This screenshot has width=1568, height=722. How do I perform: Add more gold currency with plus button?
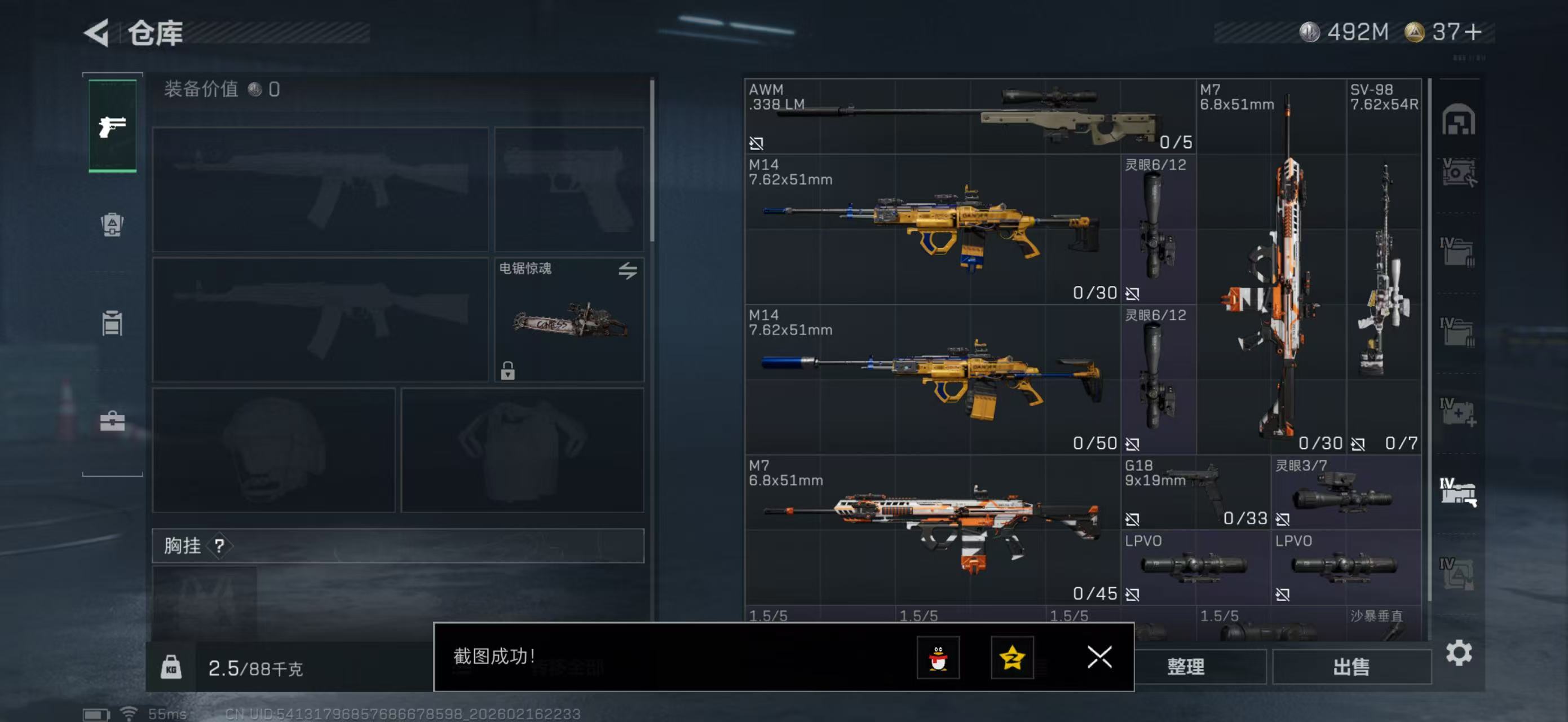tap(1474, 32)
